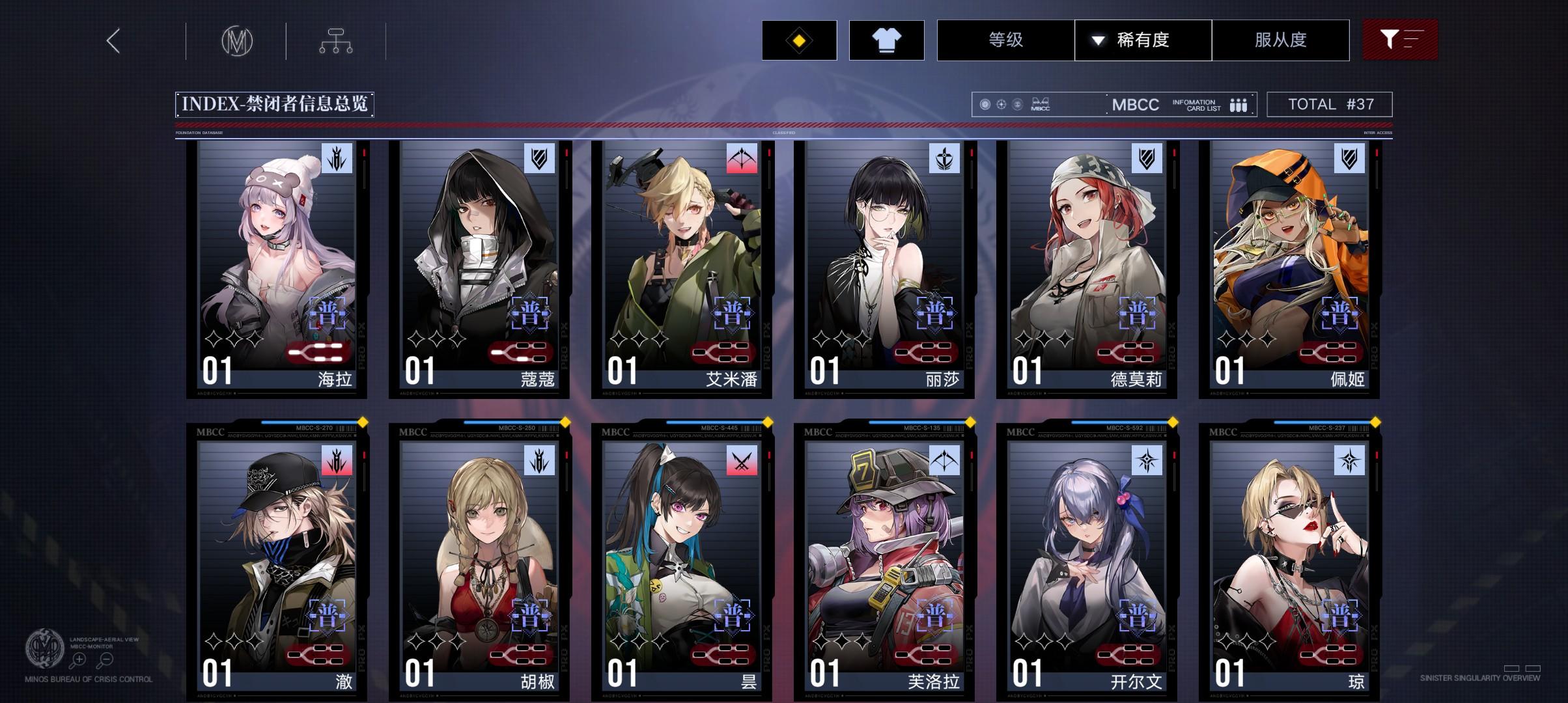The height and width of the screenshot is (703, 1568).
Task: Open the red filter icon top right
Action: 1400,40
